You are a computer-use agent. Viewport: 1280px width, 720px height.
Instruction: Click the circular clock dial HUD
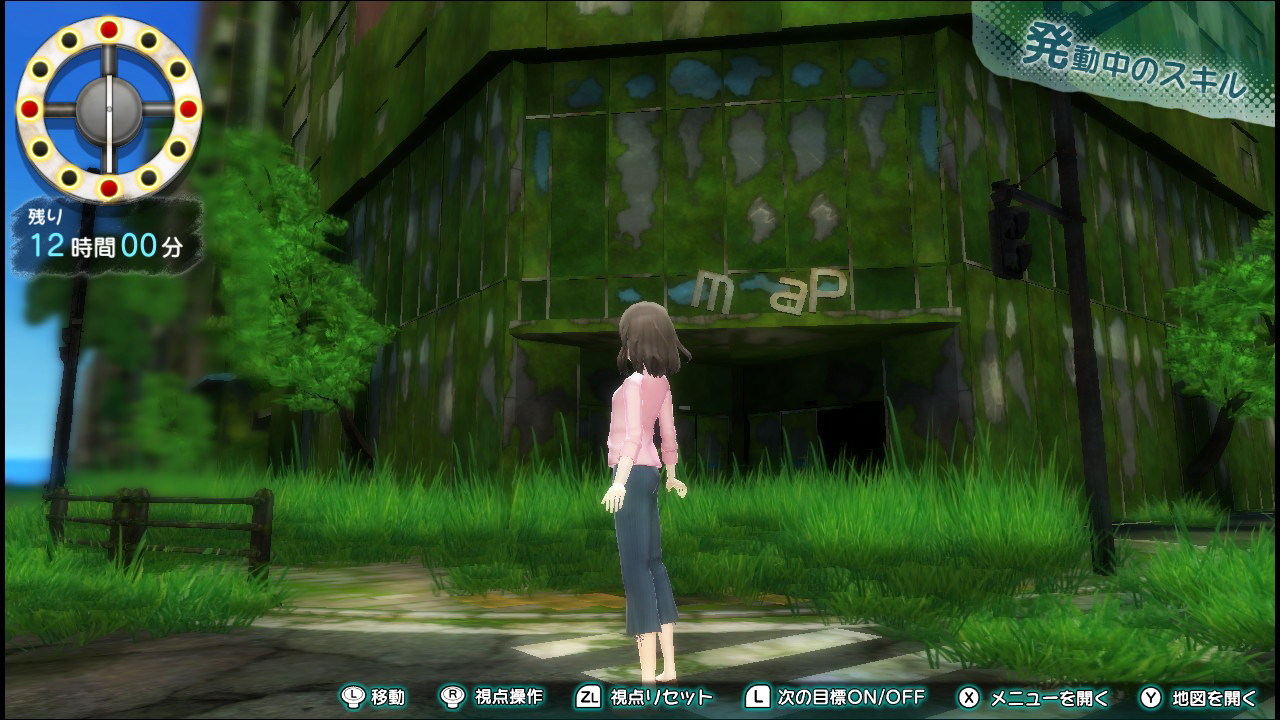click(x=109, y=108)
